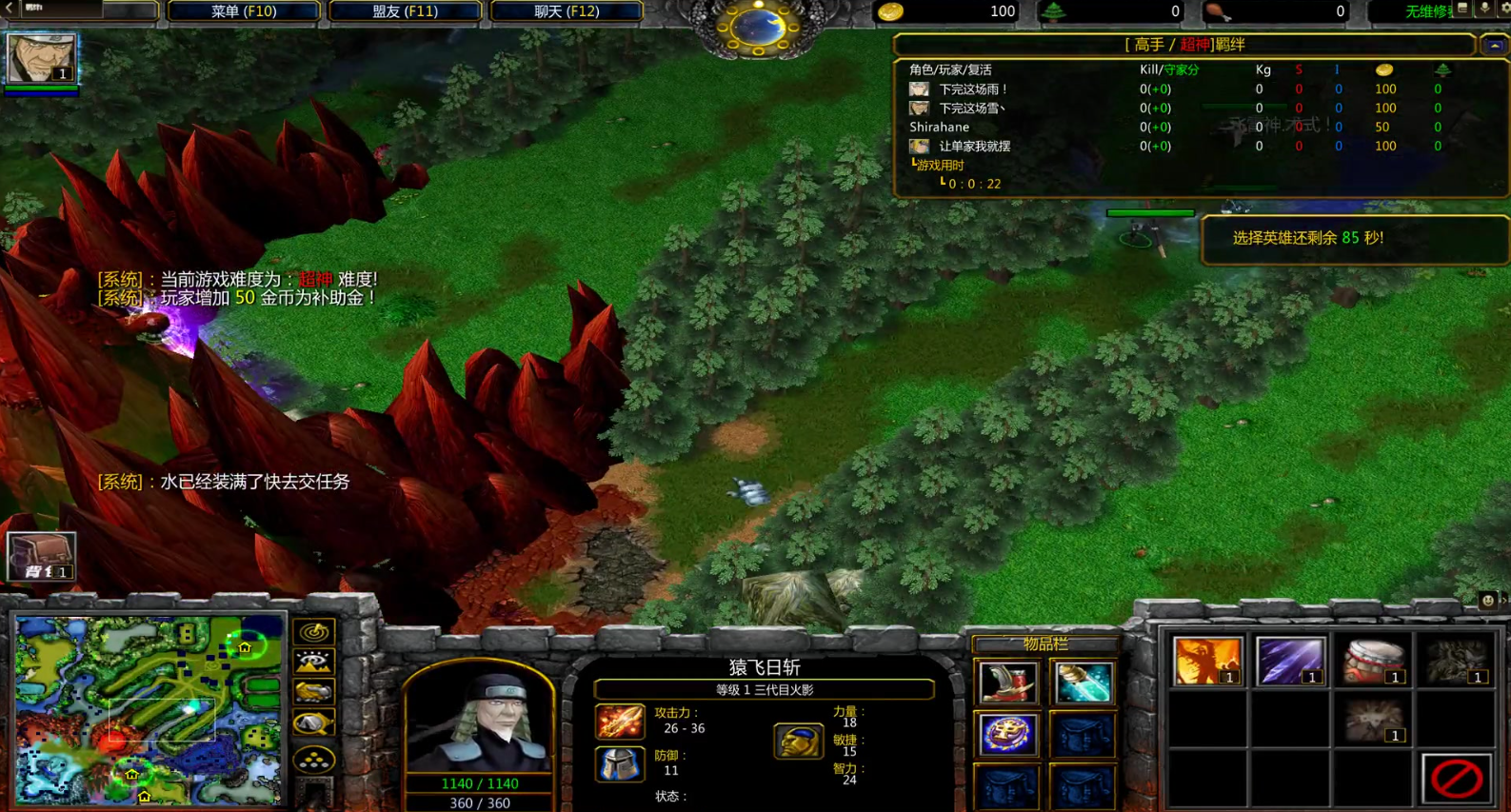Select the hero portrait icon at top-left
Image resolution: width=1511 pixels, height=812 pixels.
[x=41, y=58]
